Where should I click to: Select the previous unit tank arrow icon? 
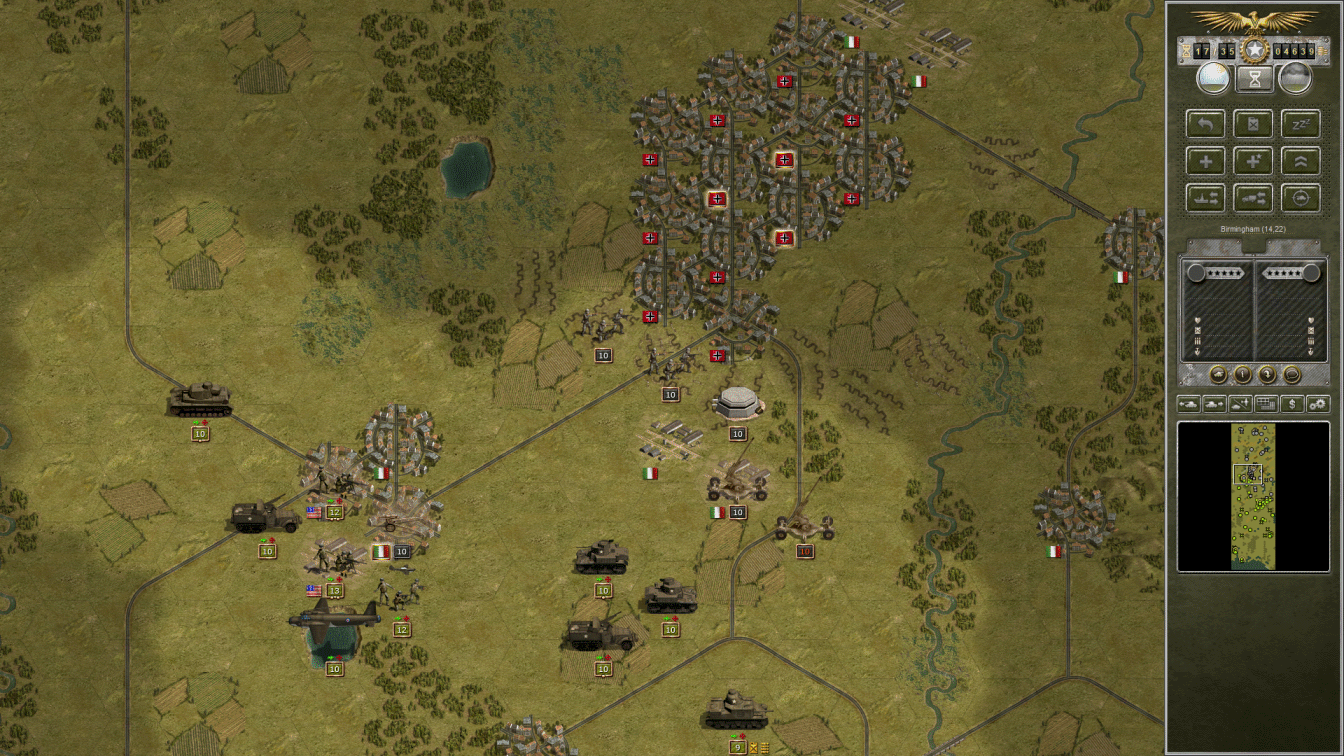click(1189, 404)
